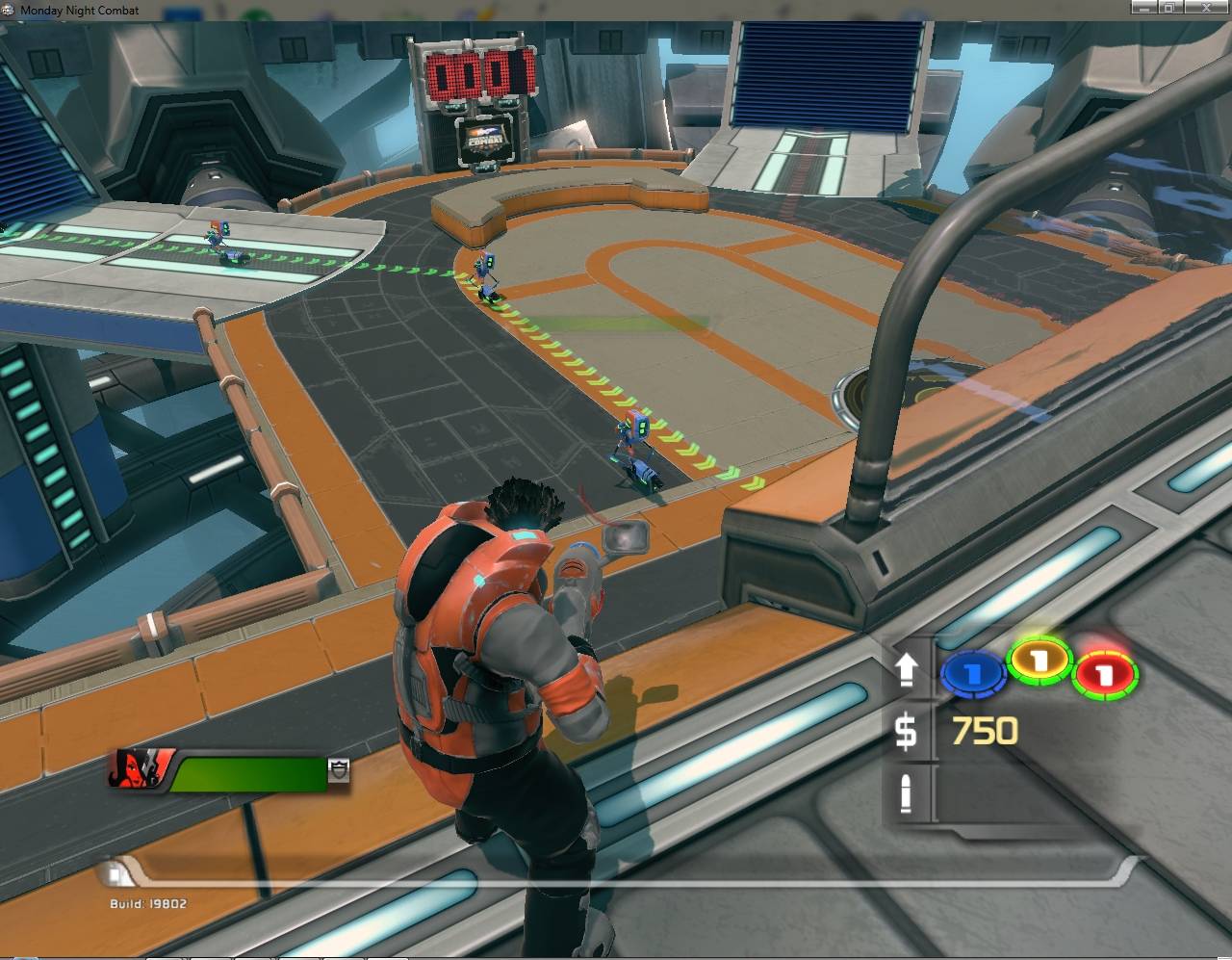1232x960 pixels.
Task: Activate the orange level 1 skill chip
Action: [1039, 660]
